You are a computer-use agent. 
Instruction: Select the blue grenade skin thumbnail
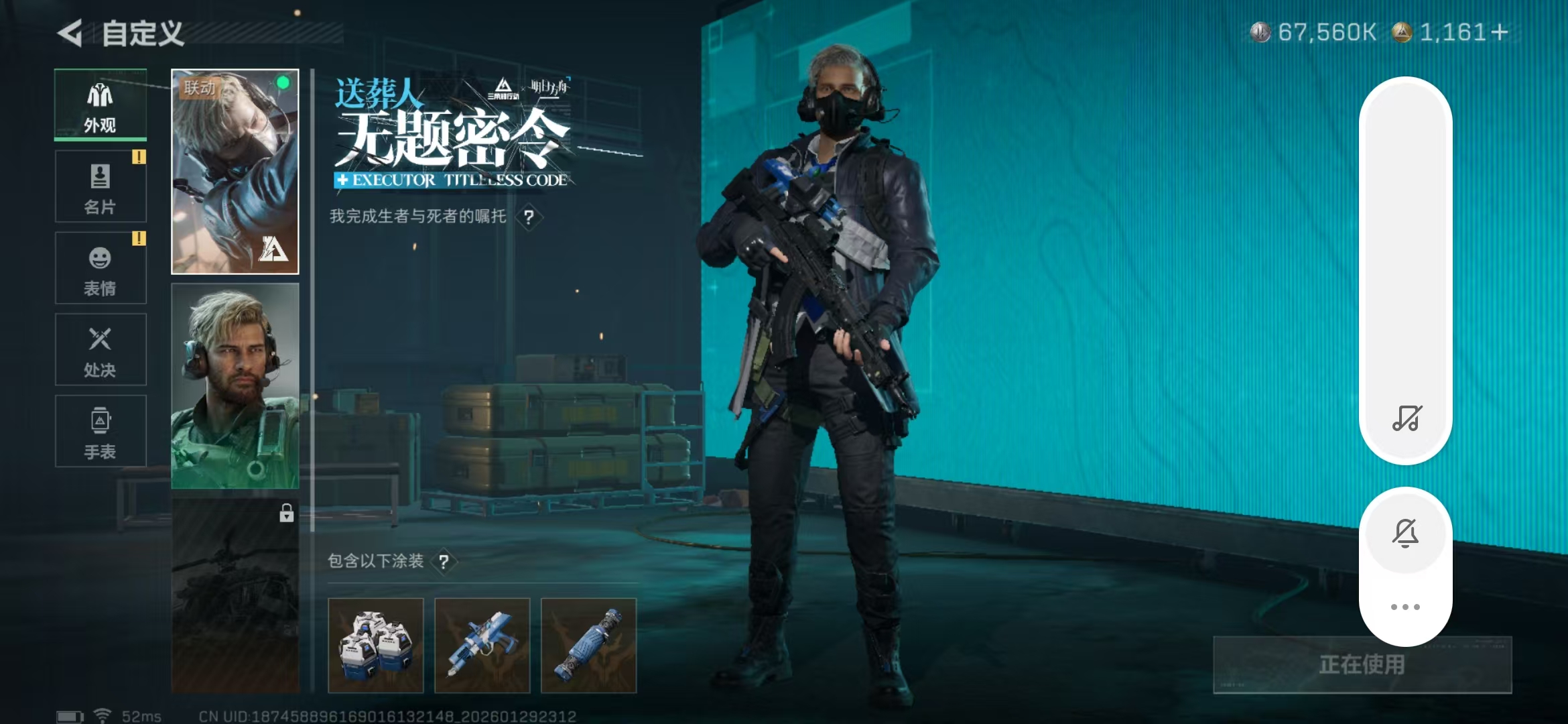(588, 644)
